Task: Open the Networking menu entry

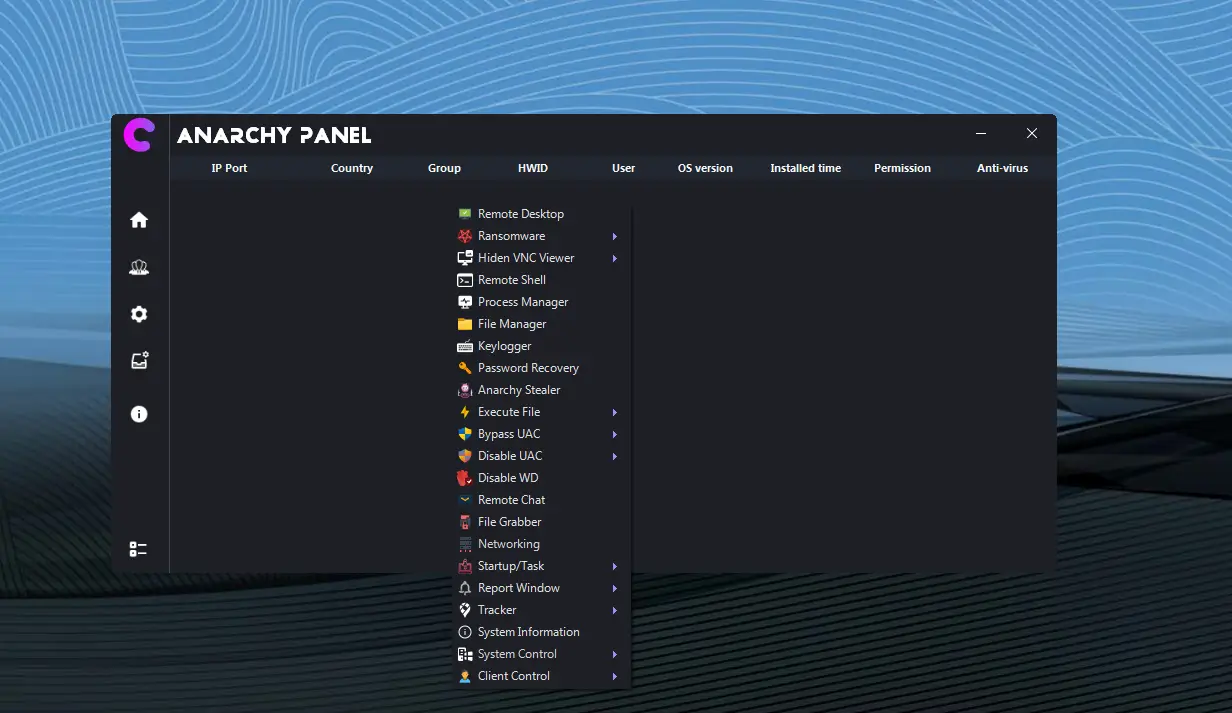Action: 508,544
